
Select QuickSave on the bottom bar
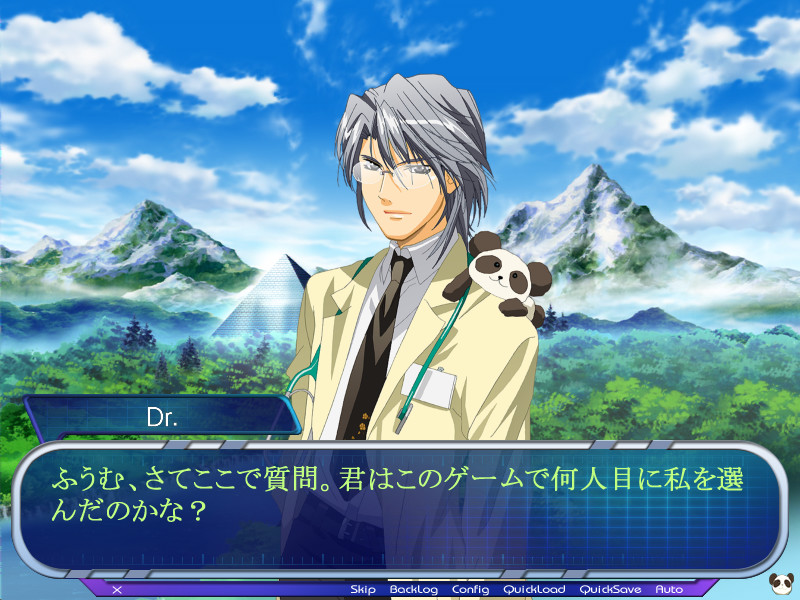click(x=611, y=590)
